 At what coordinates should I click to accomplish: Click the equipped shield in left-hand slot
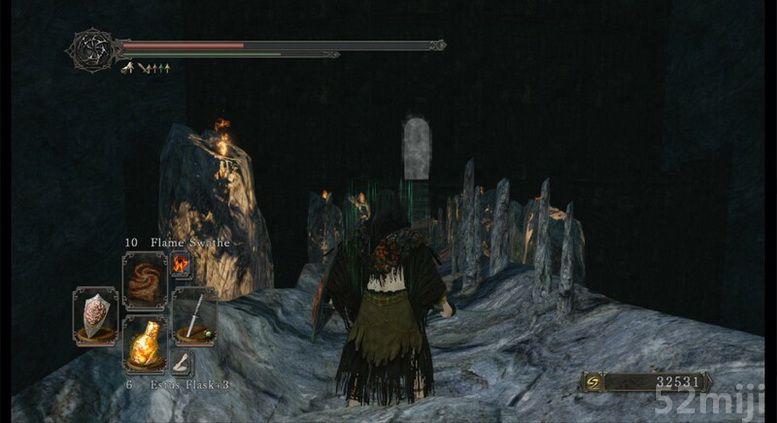[95, 316]
